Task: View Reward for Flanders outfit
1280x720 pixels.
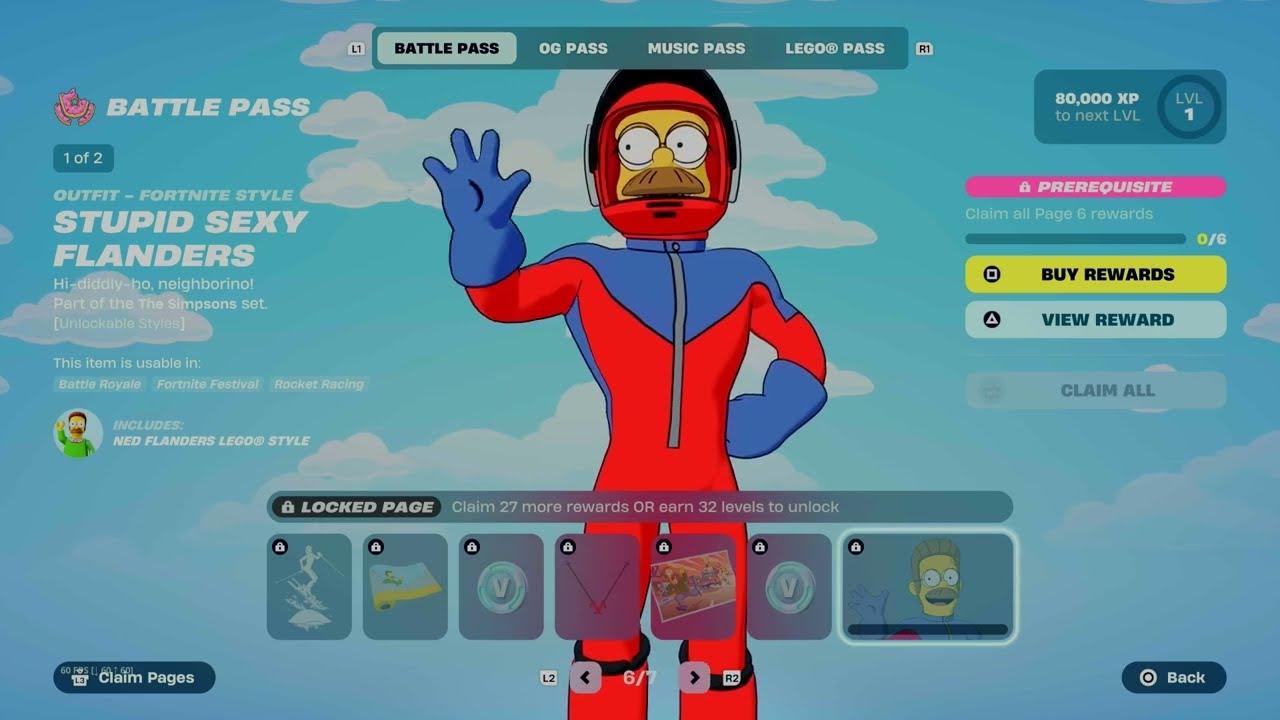Action: 1095,320
